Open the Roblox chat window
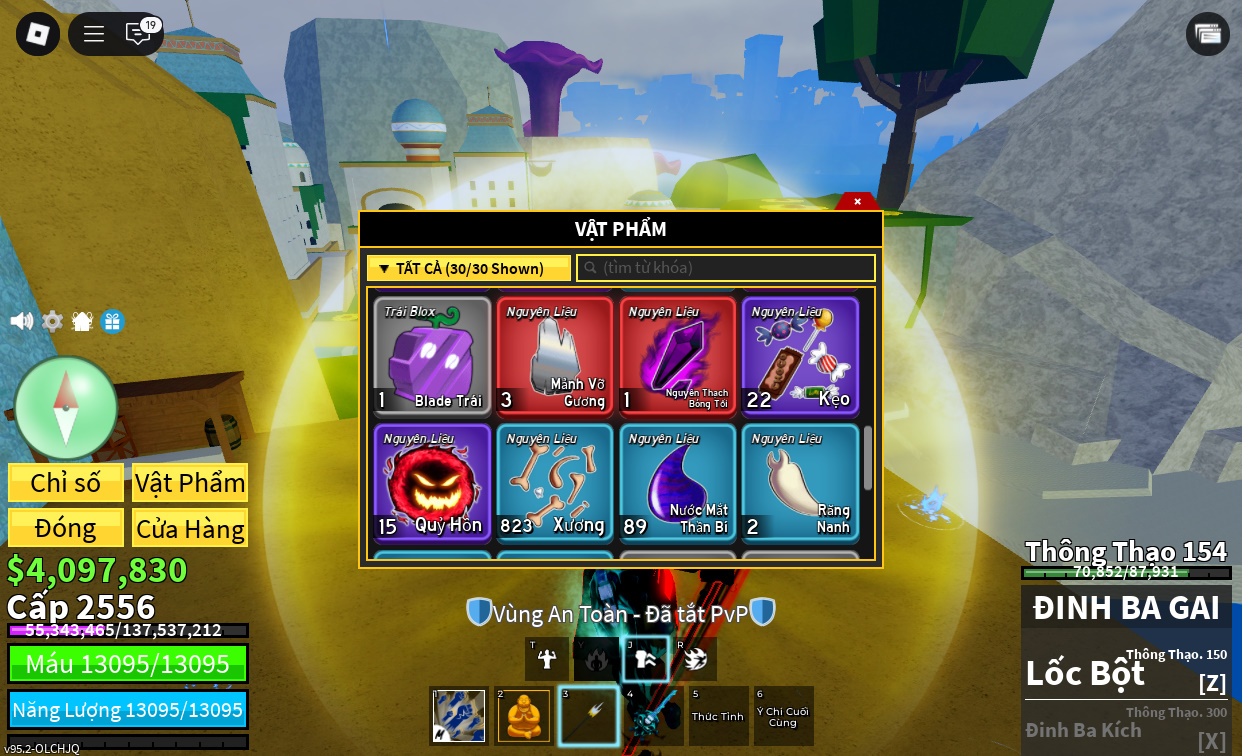The height and width of the screenshot is (756, 1242). tap(138, 34)
